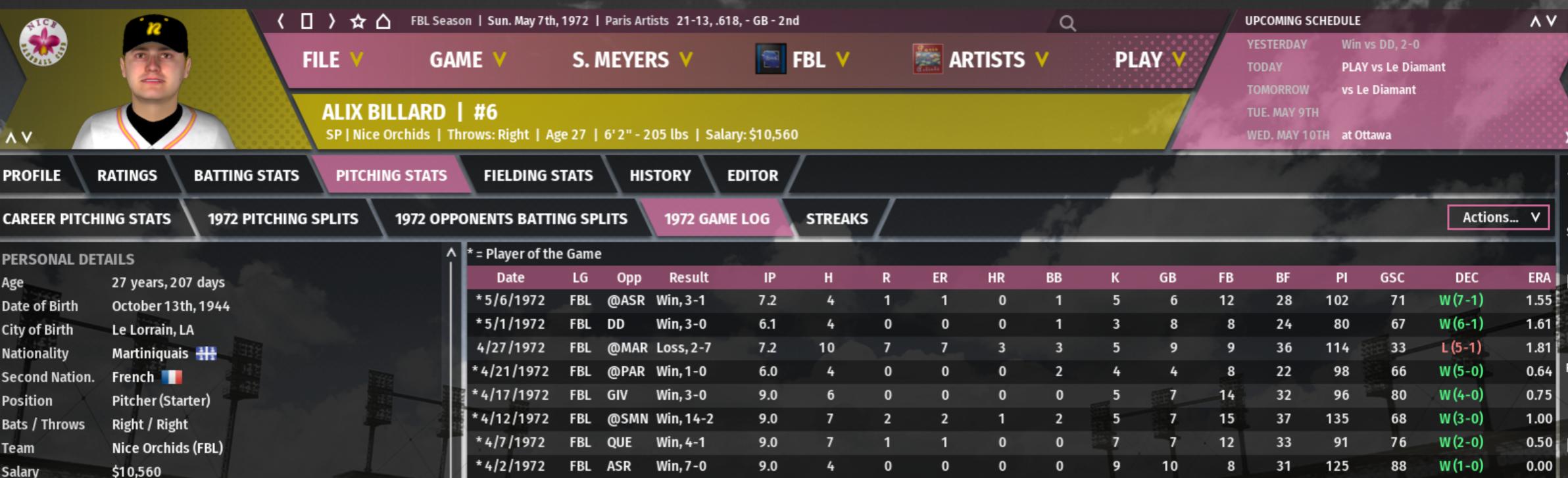Show 1972 PITCHING SPLITS
This screenshot has width=1568, height=478.
[x=283, y=219]
